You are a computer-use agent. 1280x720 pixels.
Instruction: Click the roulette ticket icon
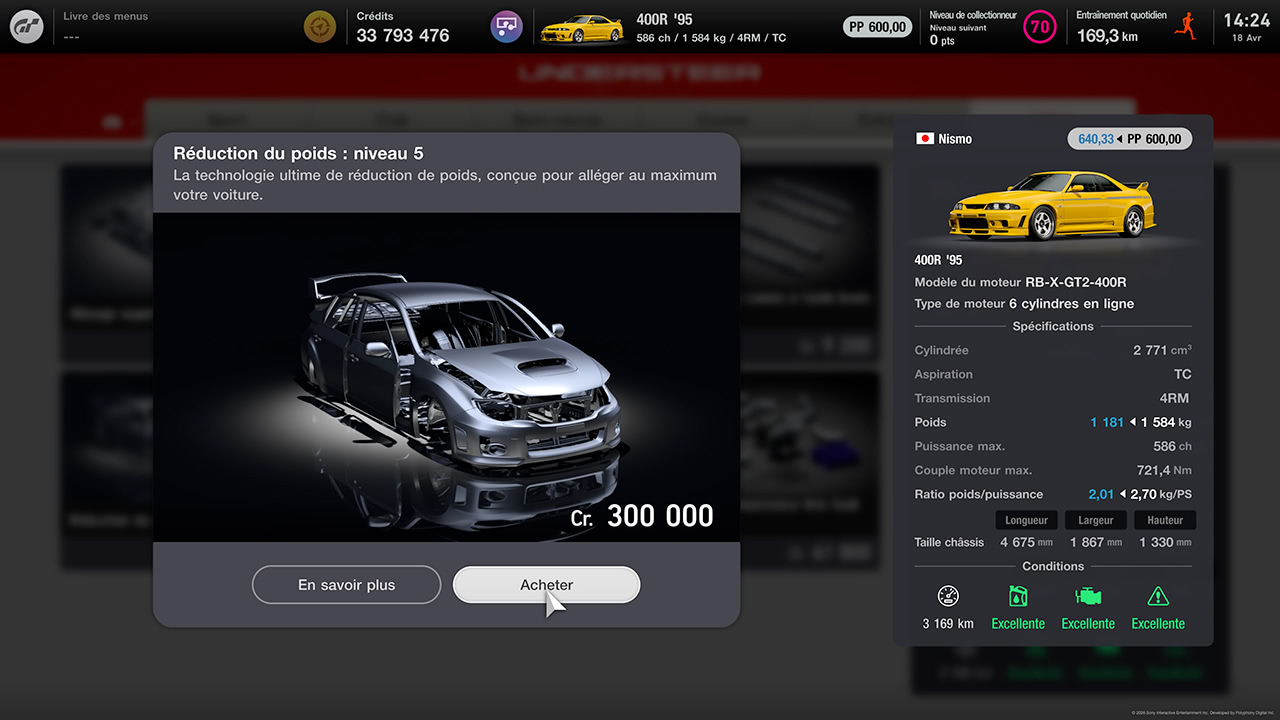pyautogui.click(x=506, y=26)
